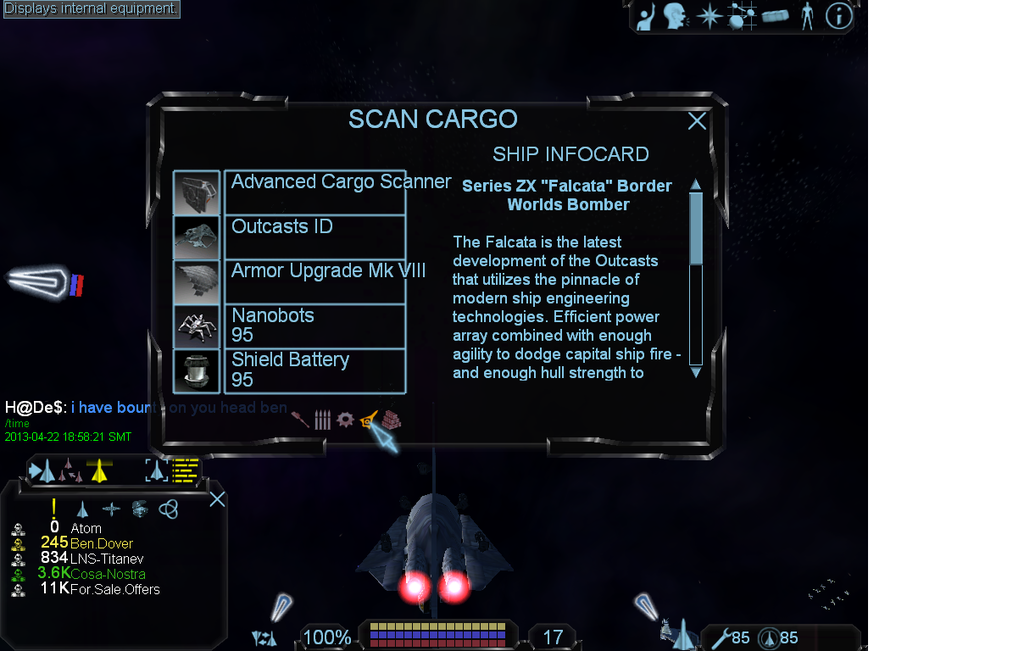The width and height of the screenshot is (1024, 651).
Task: Open the player status figure icon
Action: click(807, 16)
